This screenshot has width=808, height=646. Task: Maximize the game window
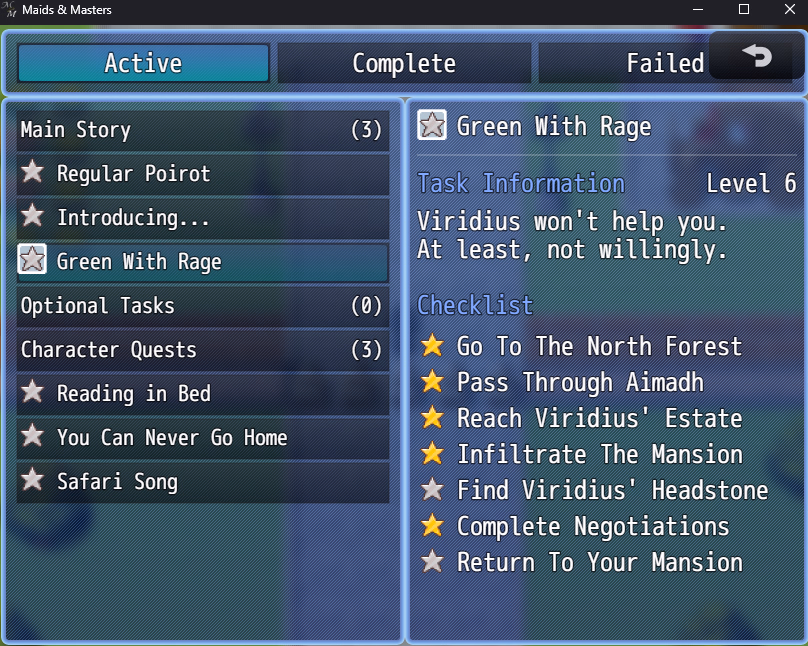point(744,10)
